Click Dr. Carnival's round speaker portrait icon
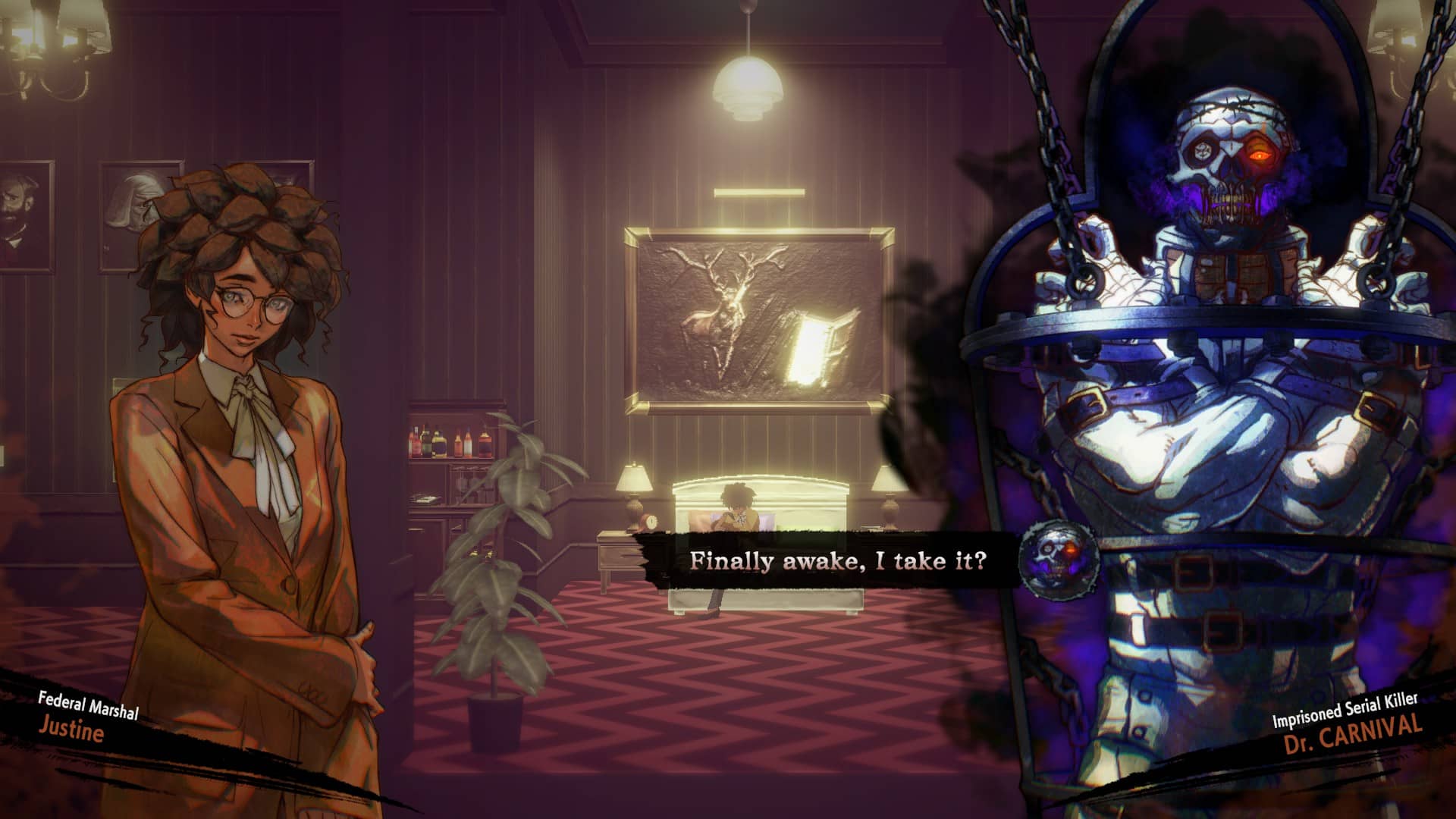Viewport: 1456px width, 819px height. [x=1058, y=557]
